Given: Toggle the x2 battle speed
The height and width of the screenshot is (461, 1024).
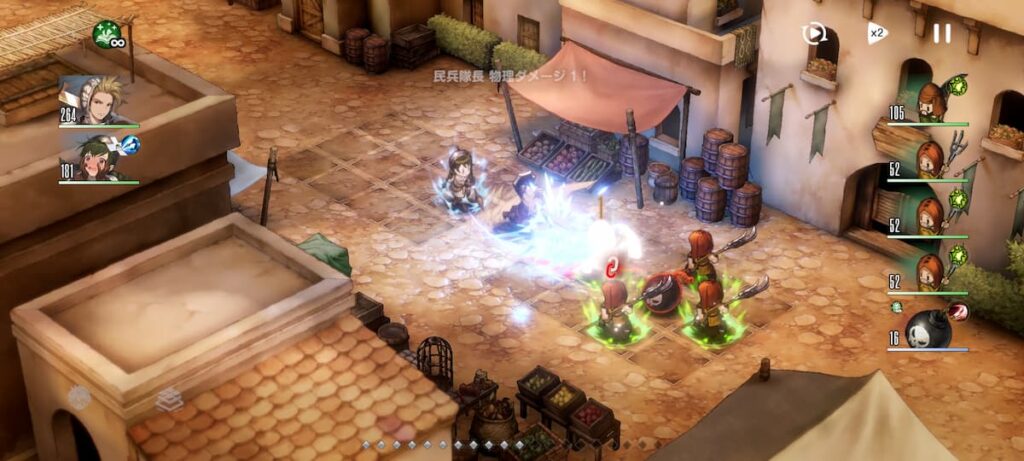Looking at the screenshot, I should tap(877, 34).
